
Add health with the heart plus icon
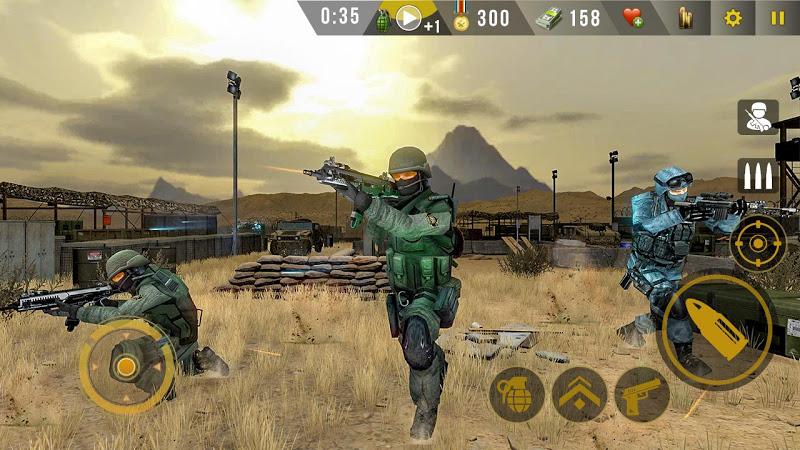(x=633, y=18)
